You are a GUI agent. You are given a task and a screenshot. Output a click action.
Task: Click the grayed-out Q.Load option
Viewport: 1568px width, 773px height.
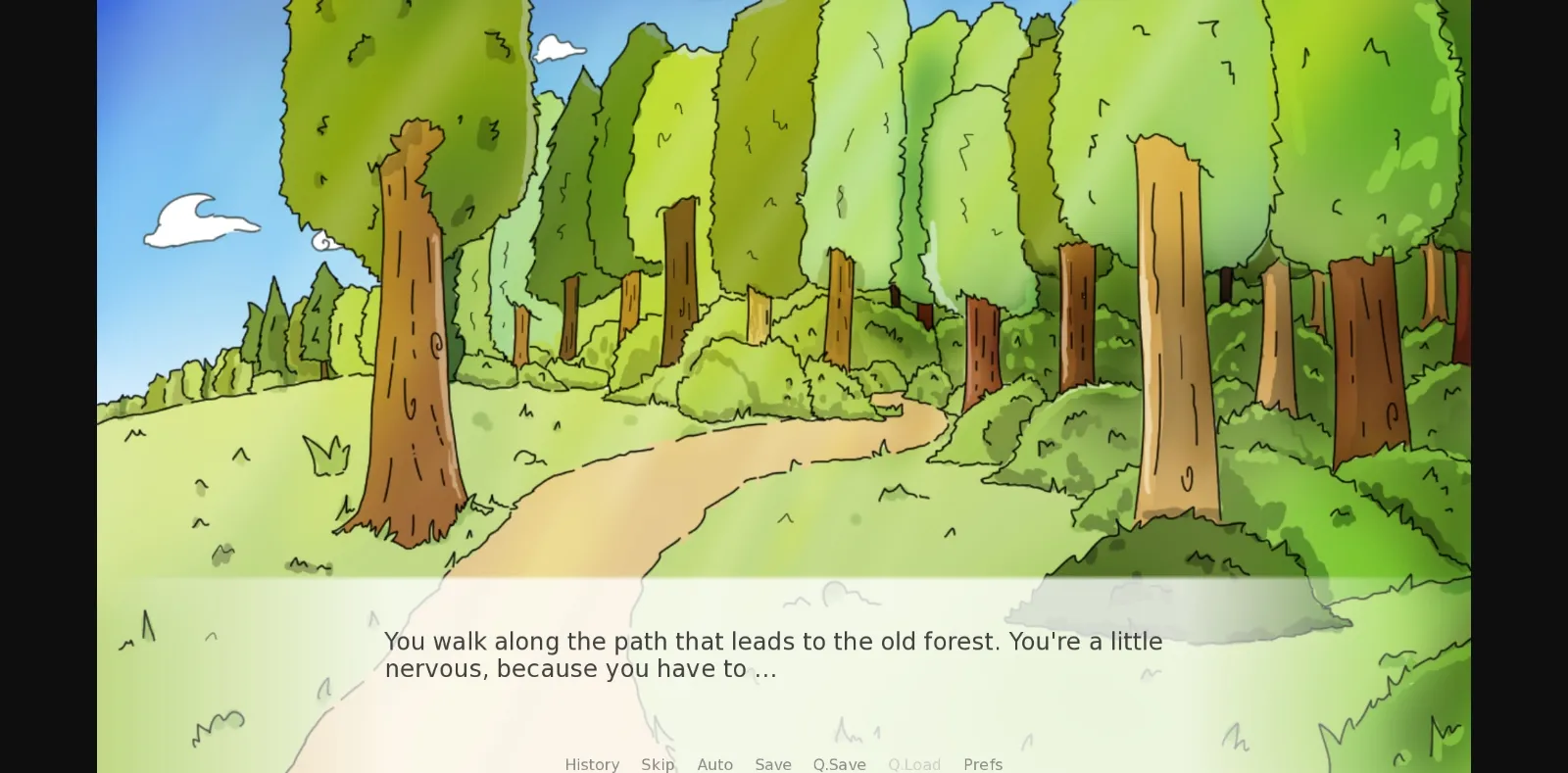(913, 764)
